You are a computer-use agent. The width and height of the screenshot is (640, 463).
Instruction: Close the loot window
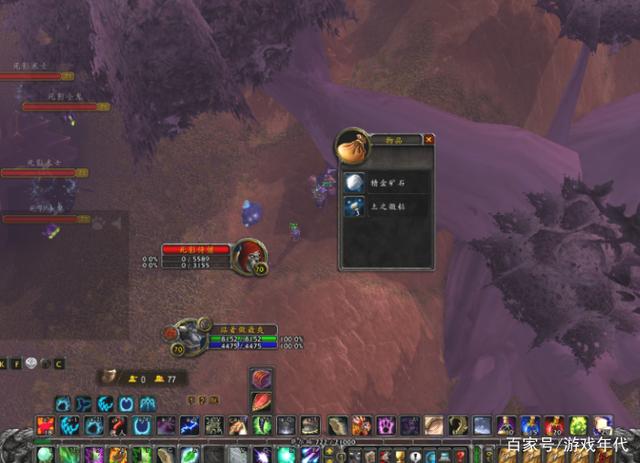[429, 140]
